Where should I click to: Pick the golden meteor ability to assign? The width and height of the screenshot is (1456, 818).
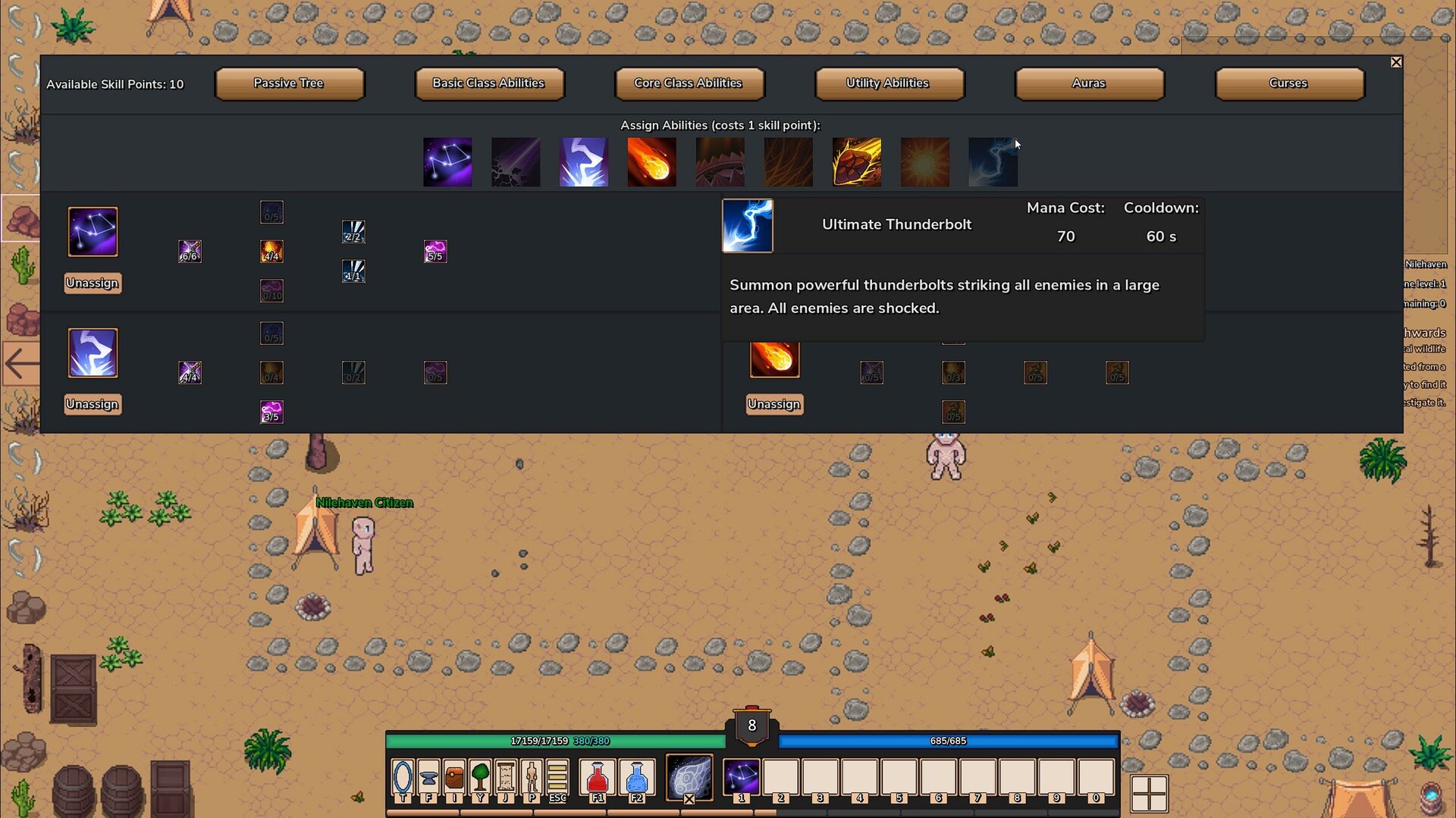click(856, 161)
